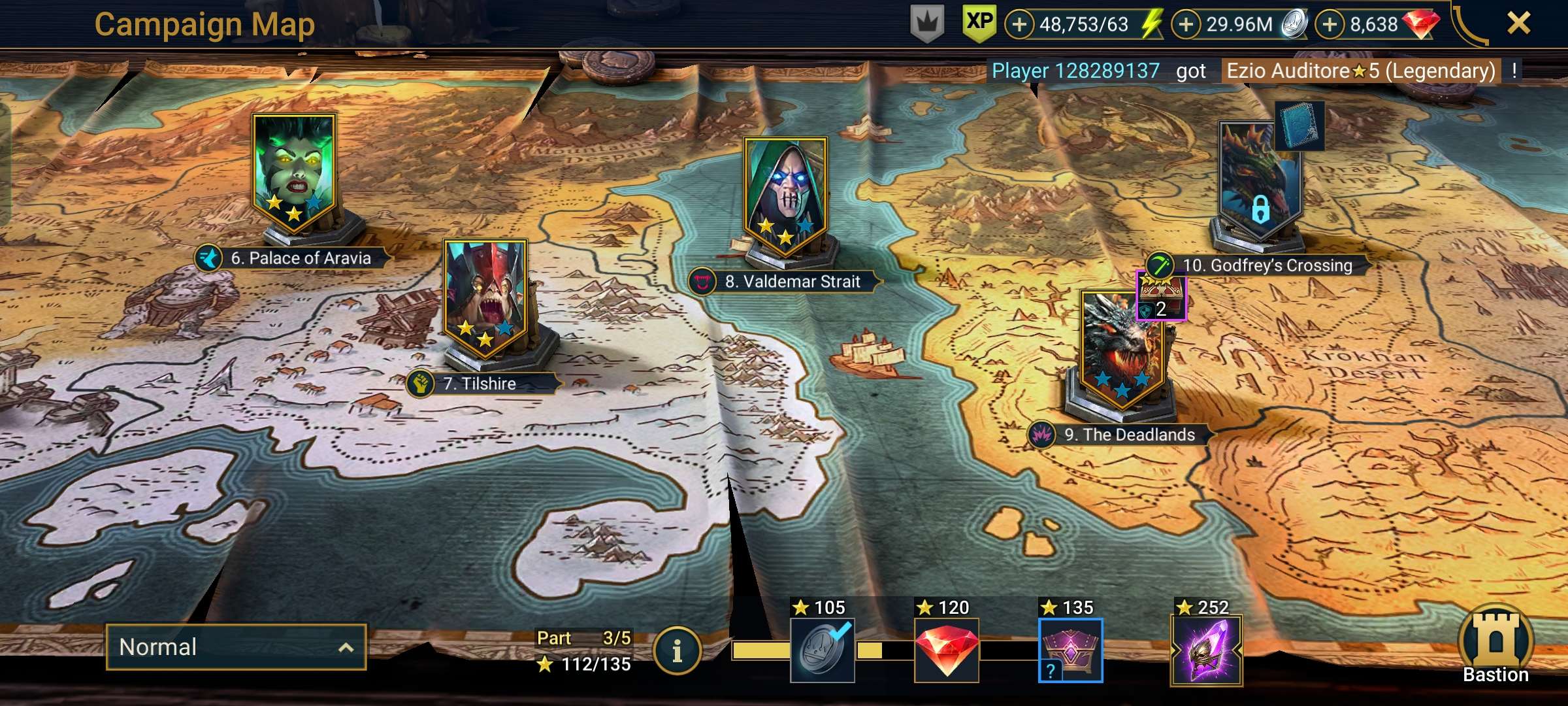Inspect the 252-star purple shard reward
The image size is (1568, 706).
click(1206, 650)
